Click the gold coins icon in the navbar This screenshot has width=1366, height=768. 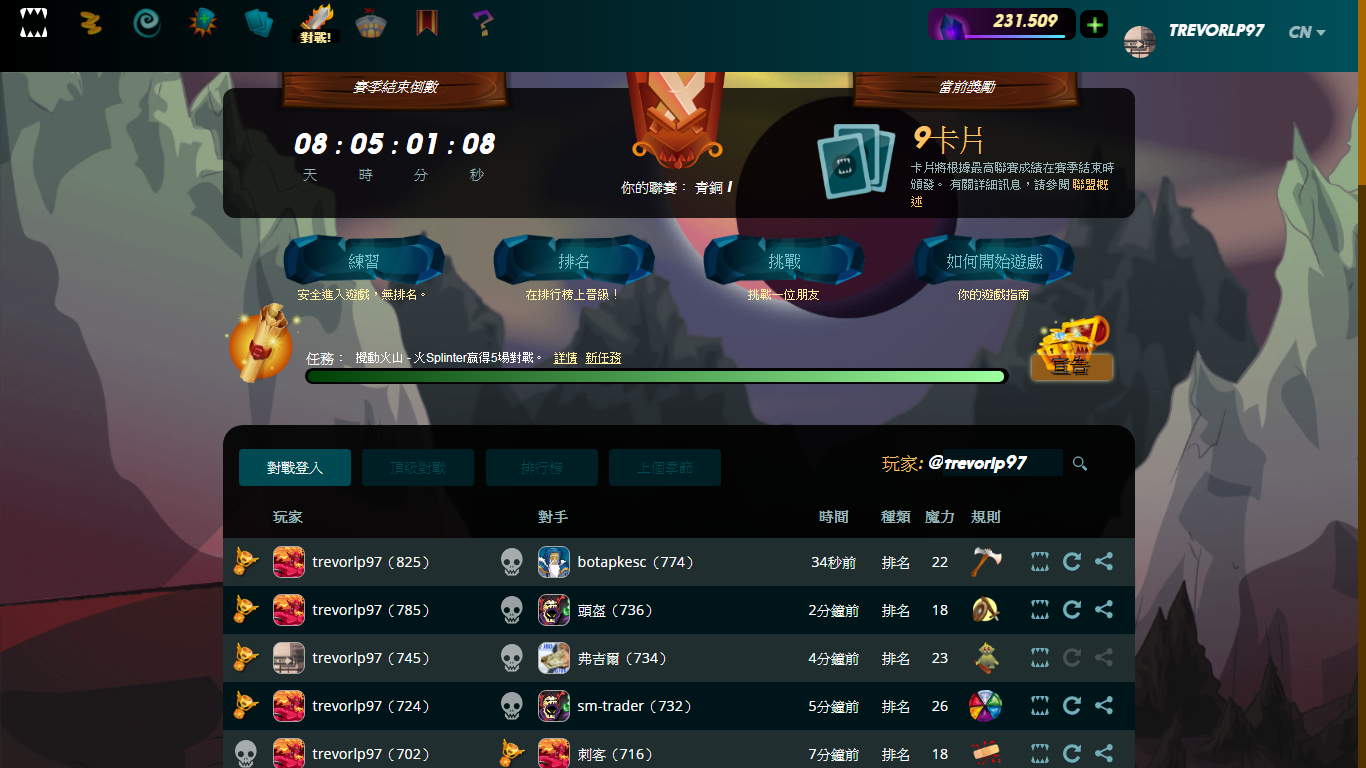(x=91, y=24)
